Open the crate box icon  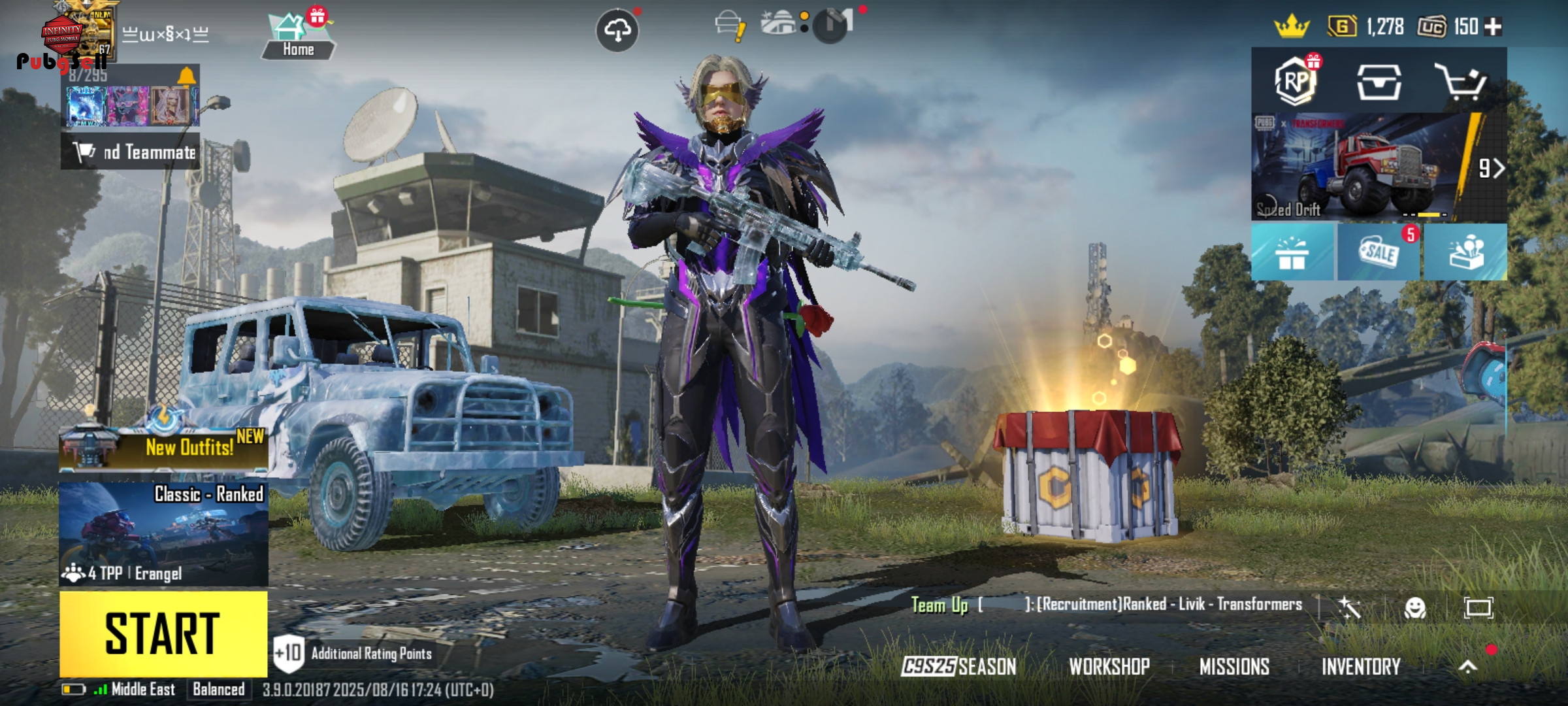1379,82
